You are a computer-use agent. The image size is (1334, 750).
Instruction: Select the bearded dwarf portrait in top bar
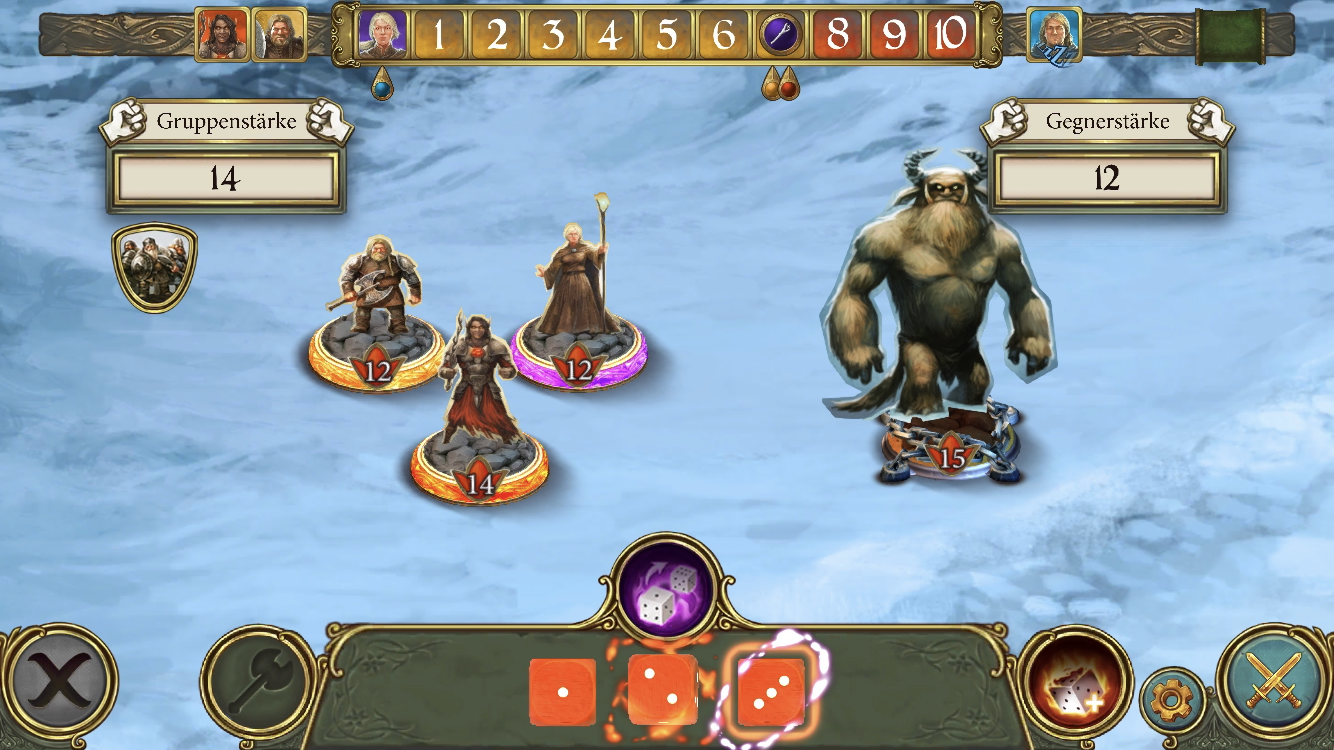[279, 35]
